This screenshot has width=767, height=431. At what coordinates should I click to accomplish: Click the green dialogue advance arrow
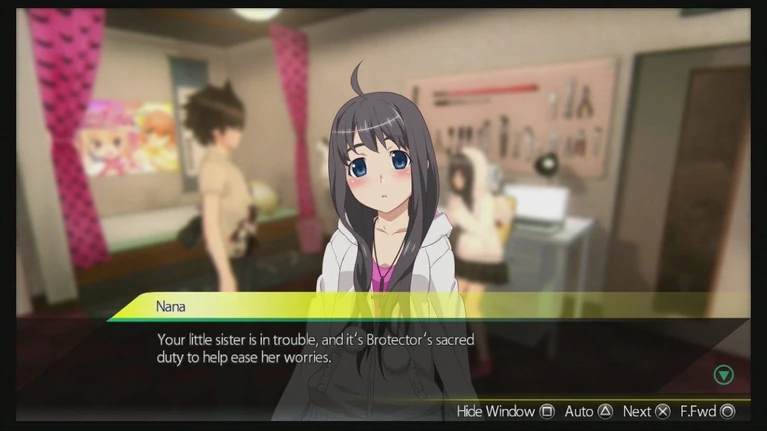click(x=724, y=375)
